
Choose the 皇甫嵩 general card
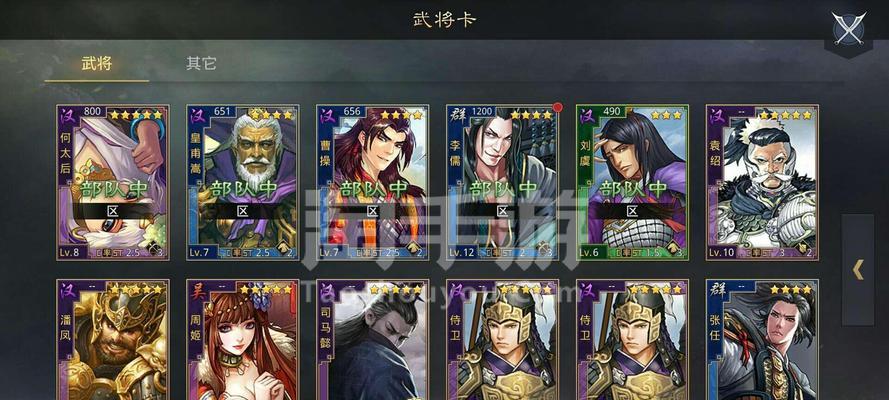[x=242, y=182]
